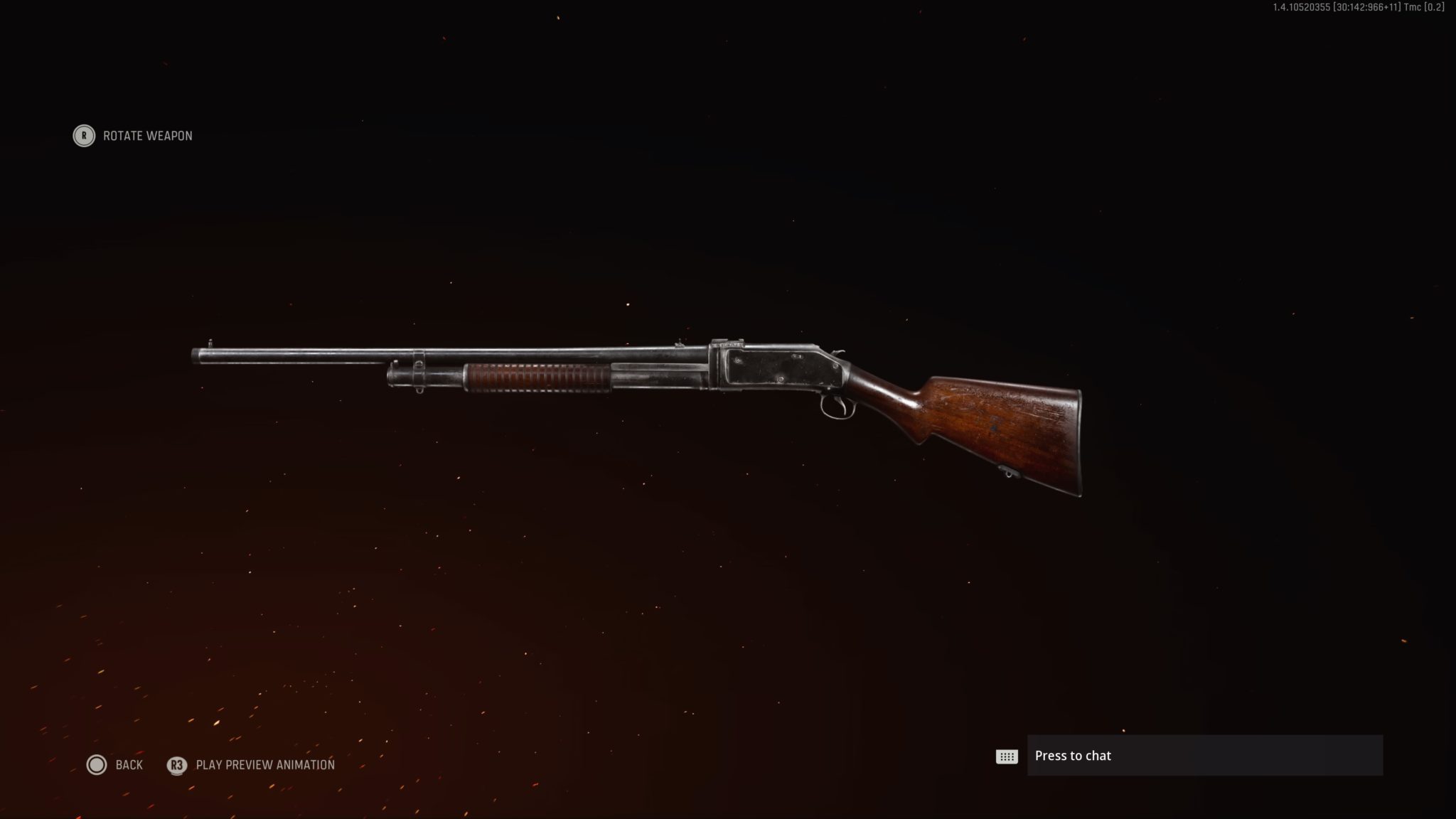Select the BACK option
1456x819 pixels.
tap(128, 765)
